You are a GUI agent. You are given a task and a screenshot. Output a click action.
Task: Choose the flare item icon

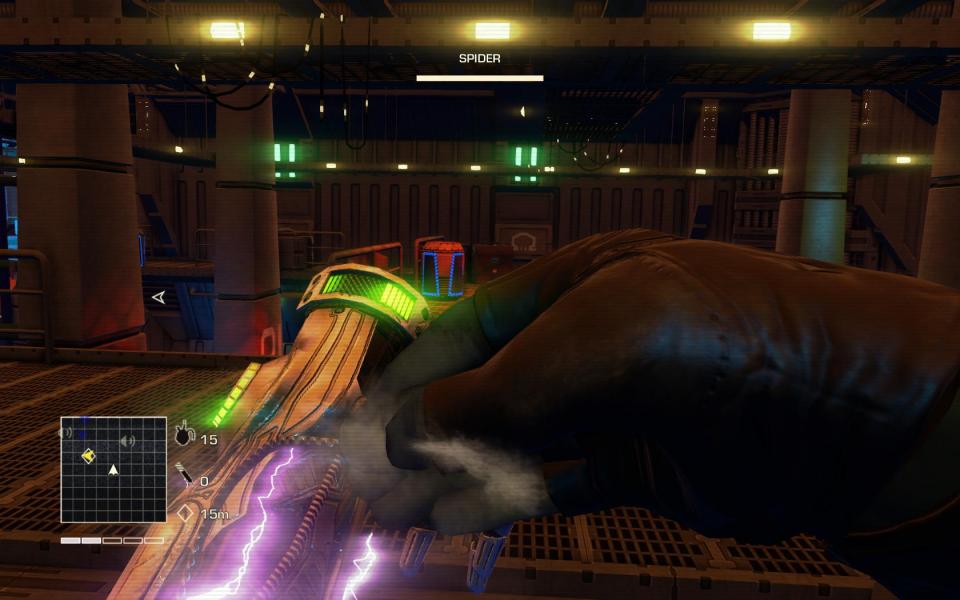click(185, 475)
